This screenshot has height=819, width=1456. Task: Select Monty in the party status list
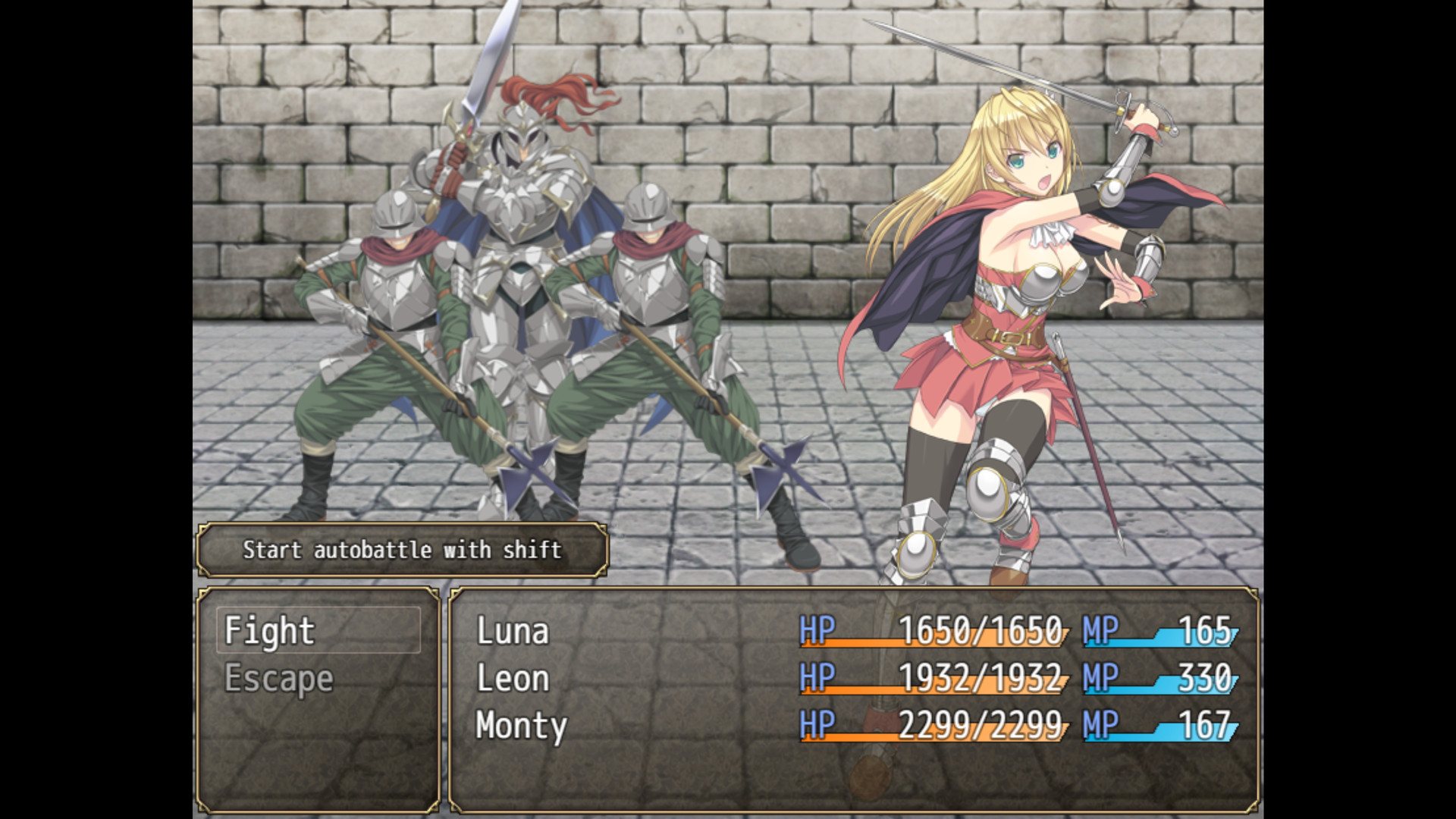(519, 726)
